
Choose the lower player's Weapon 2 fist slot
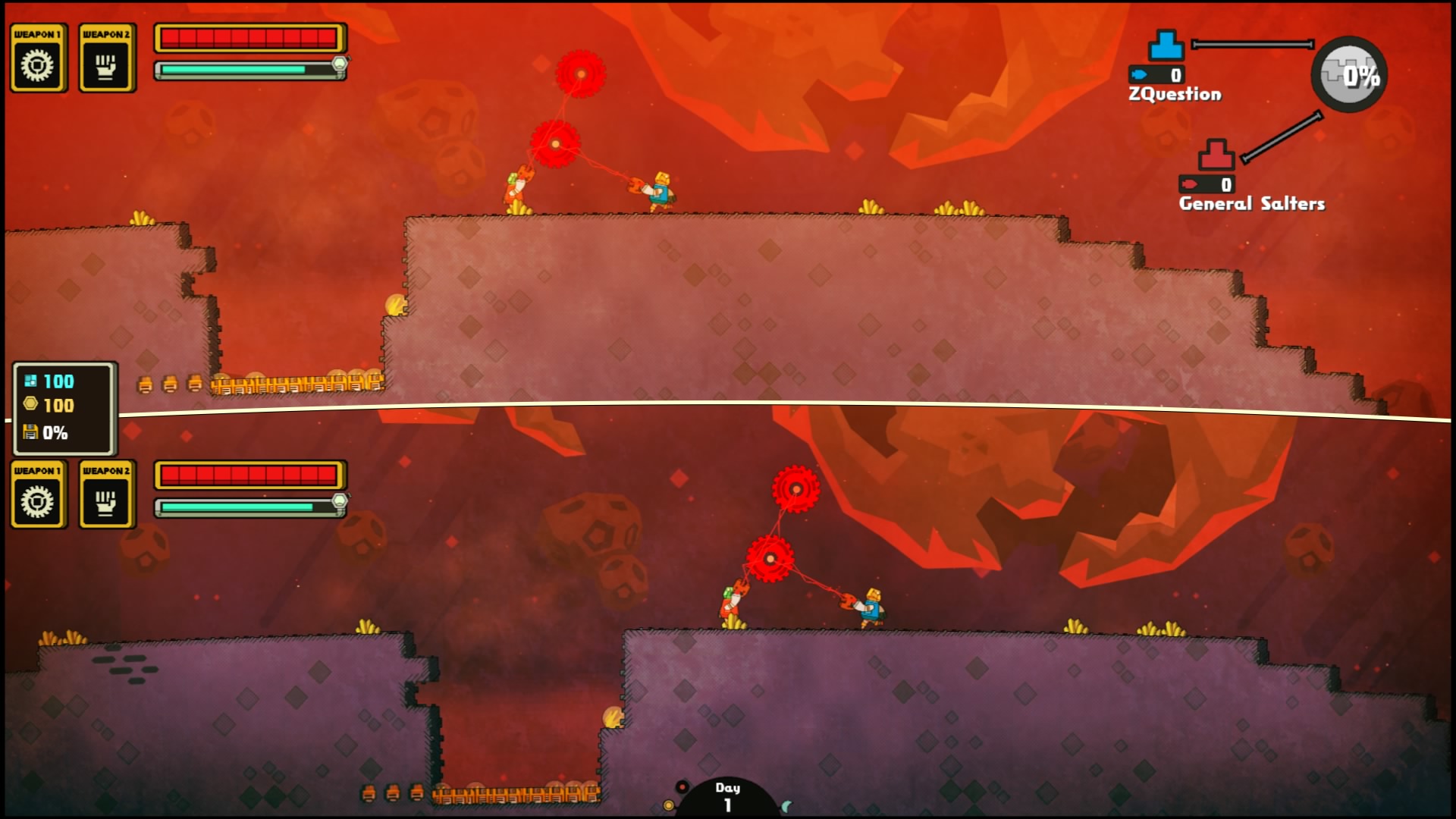pyautogui.click(x=106, y=496)
